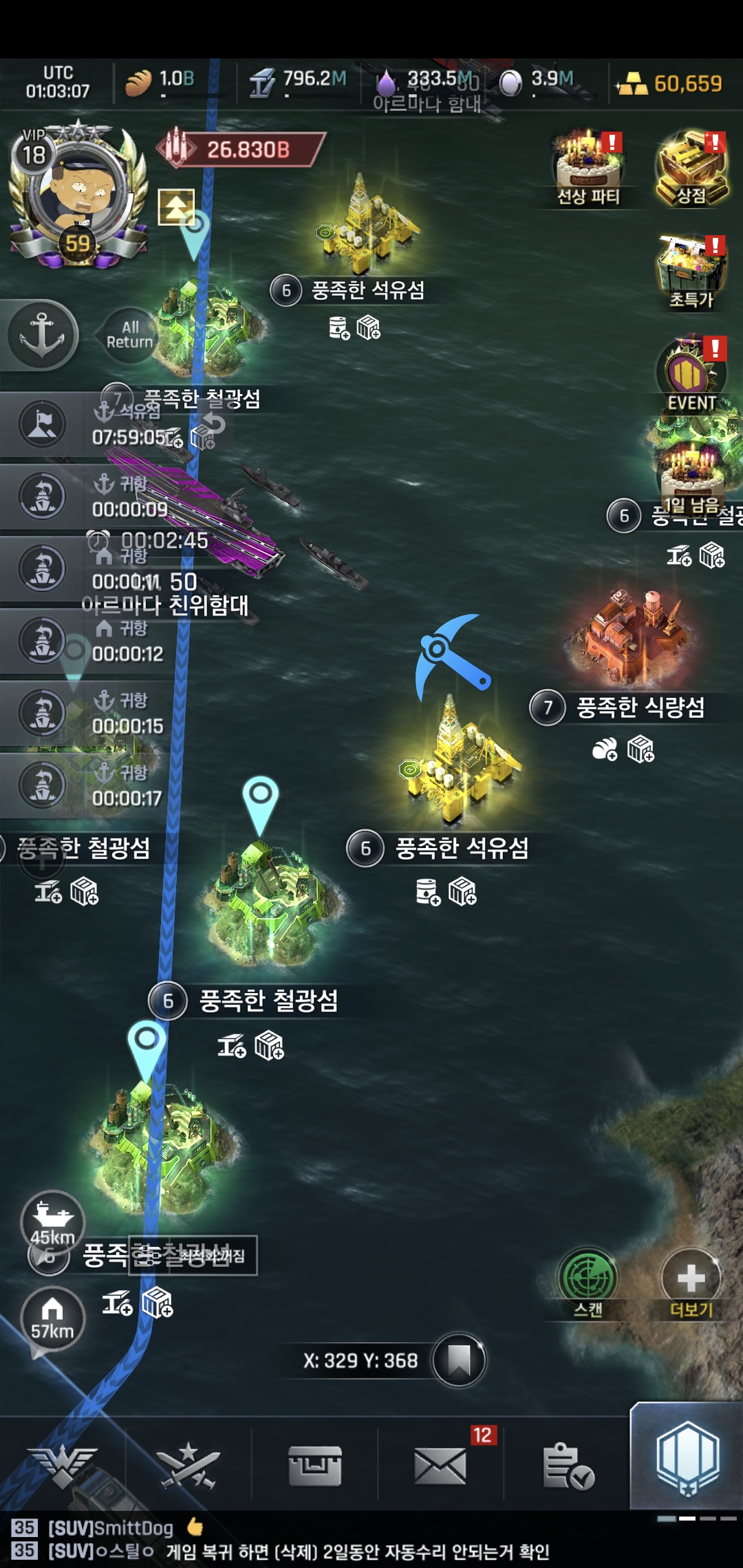Jump to the fleet 45km away
743x1568 pixels.
coord(52,1221)
